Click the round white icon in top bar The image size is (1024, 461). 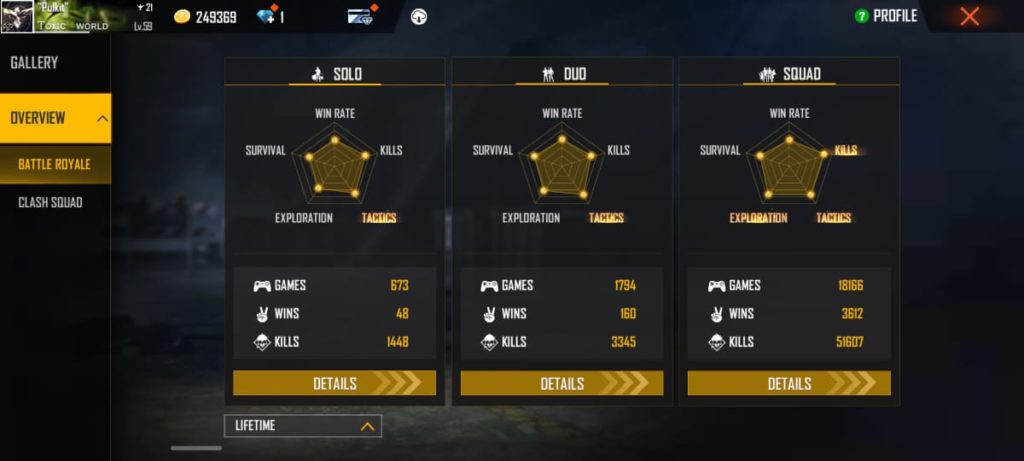coord(419,16)
